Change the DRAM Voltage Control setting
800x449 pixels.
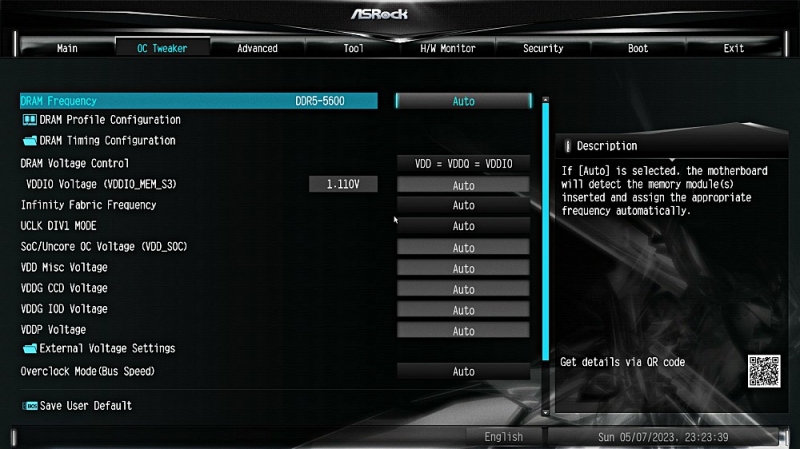[463, 164]
